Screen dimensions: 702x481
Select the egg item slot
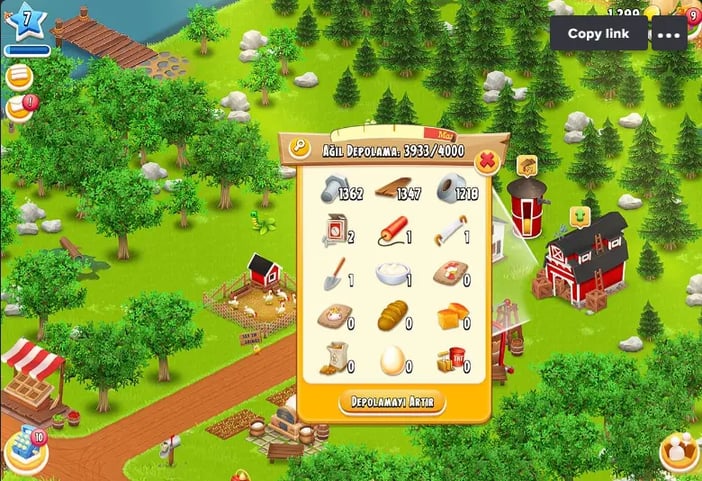tap(393, 358)
